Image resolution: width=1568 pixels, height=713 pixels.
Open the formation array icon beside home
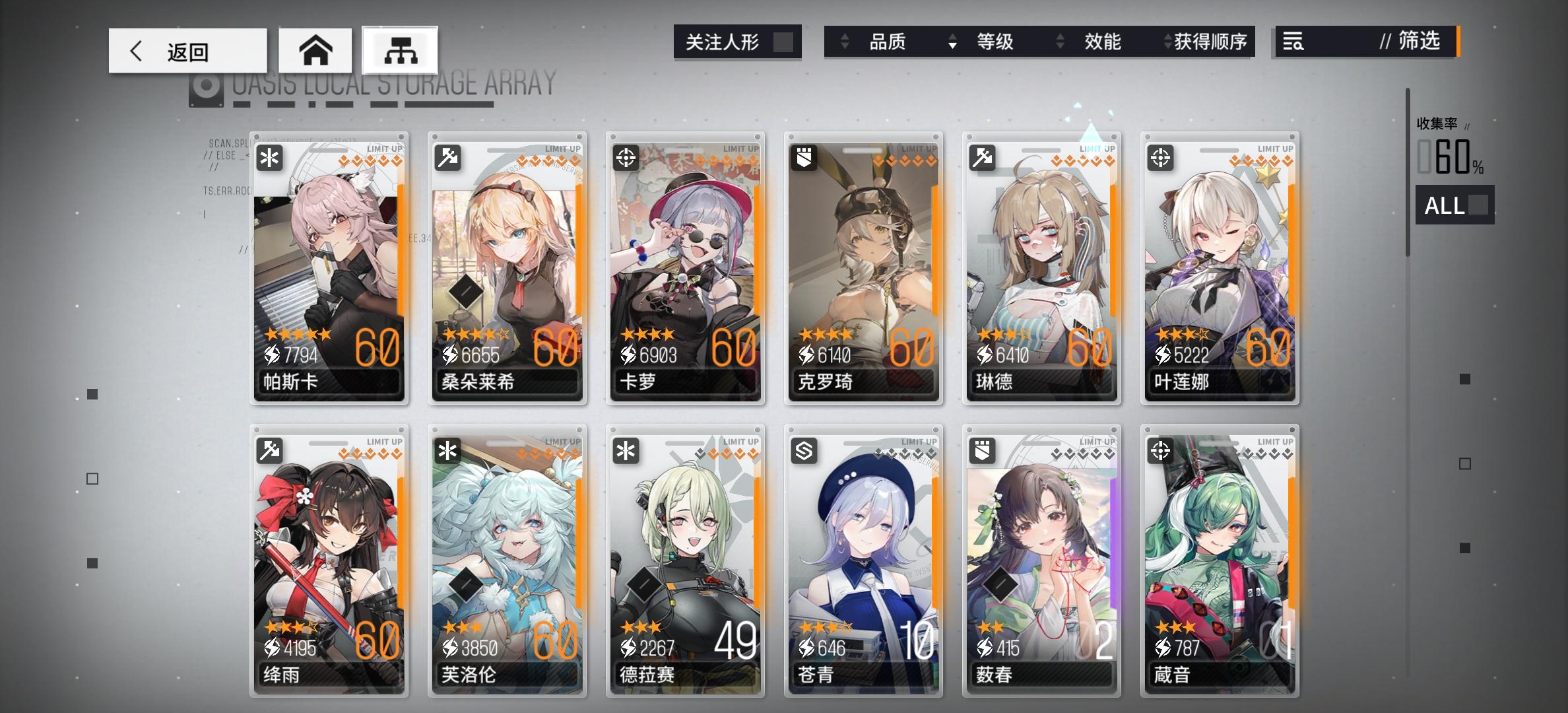point(402,50)
